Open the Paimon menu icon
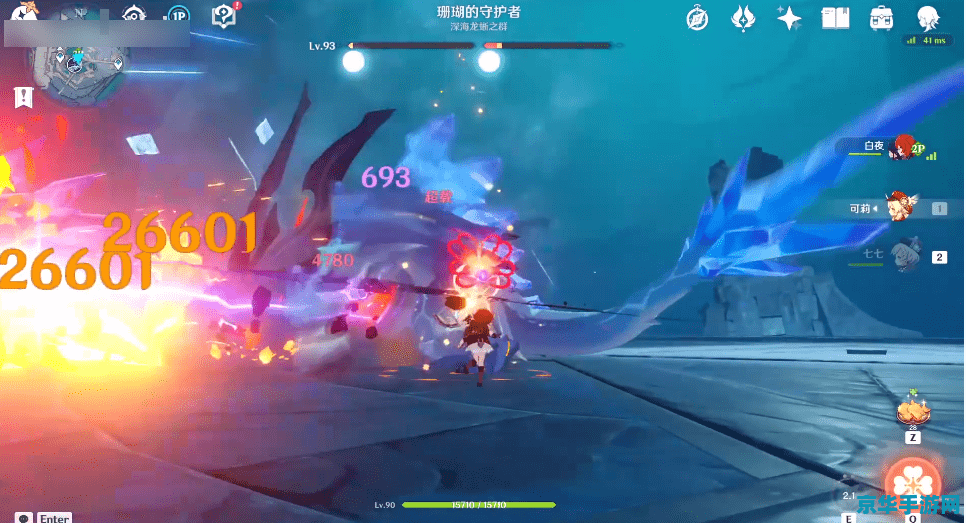The image size is (966, 523). [x=22, y=13]
